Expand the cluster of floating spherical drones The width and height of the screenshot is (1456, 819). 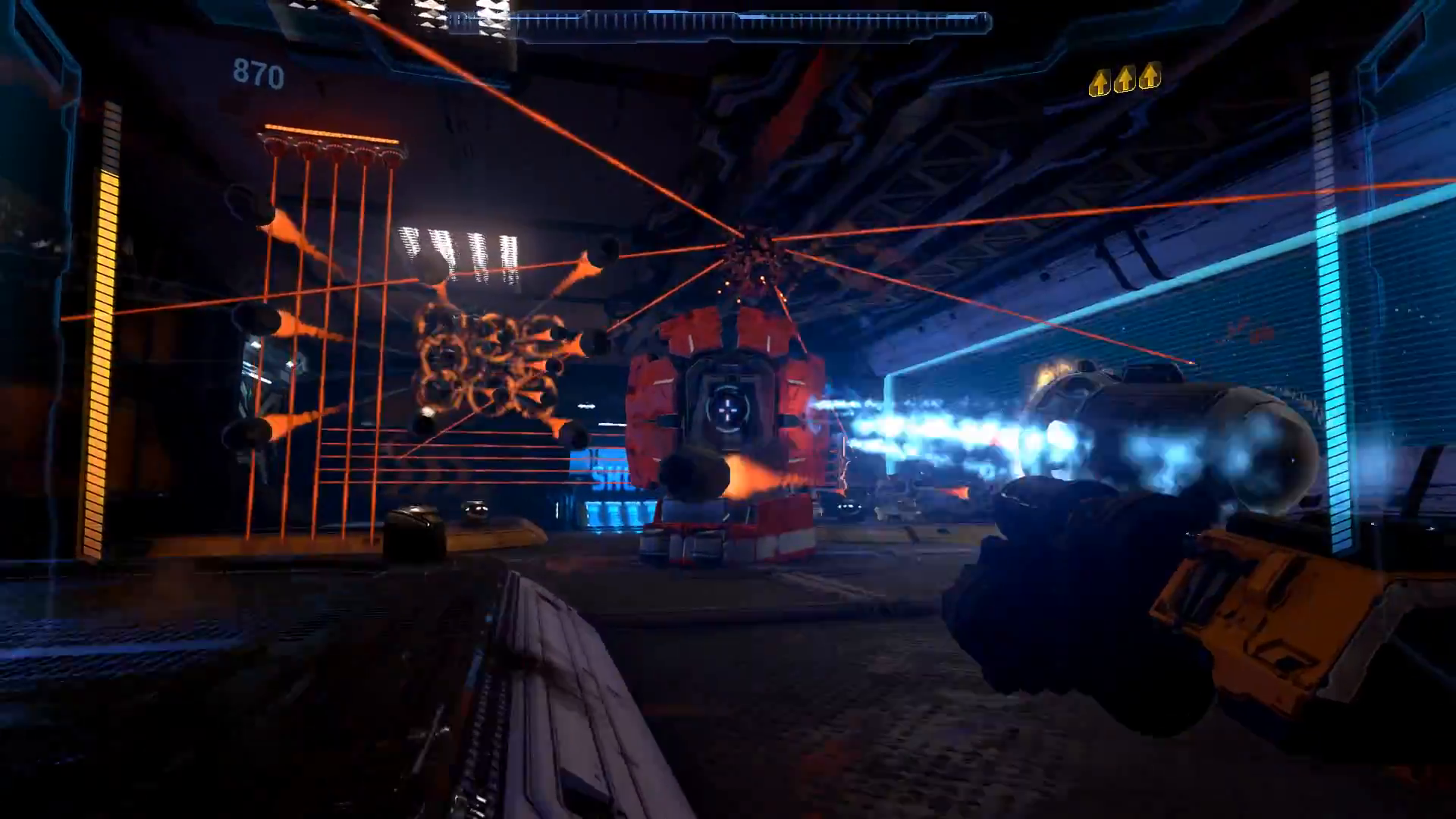(x=485, y=372)
